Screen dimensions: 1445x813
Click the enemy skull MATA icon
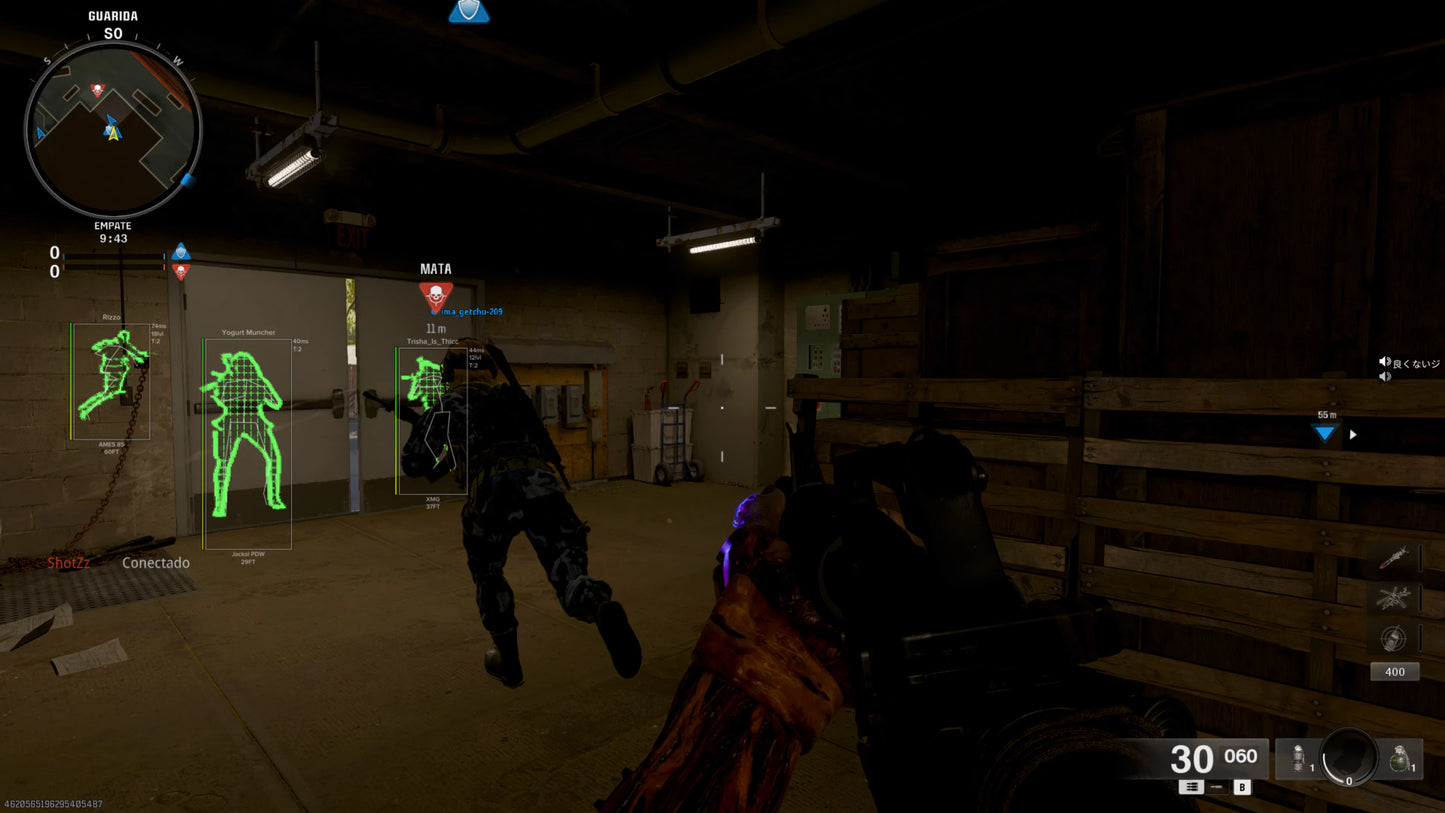coord(437,294)
